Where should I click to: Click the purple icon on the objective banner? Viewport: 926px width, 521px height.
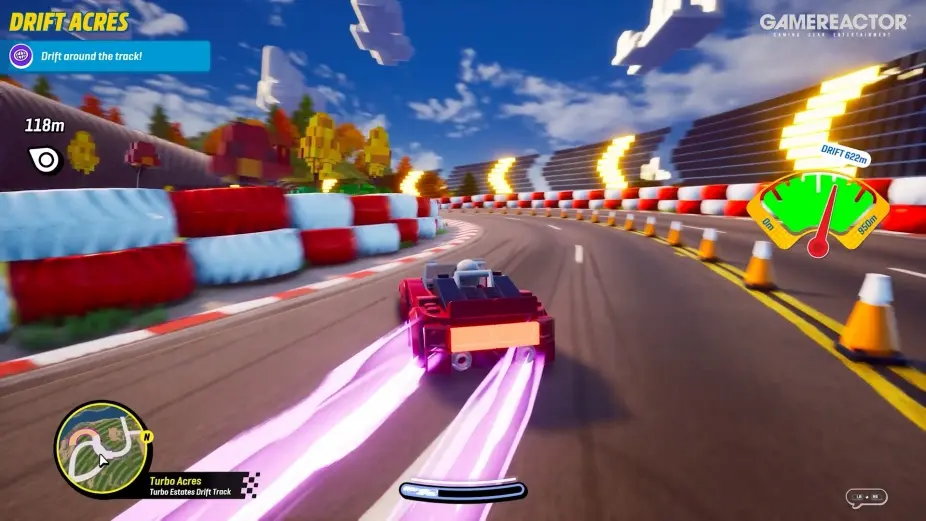tap(21, 56)
